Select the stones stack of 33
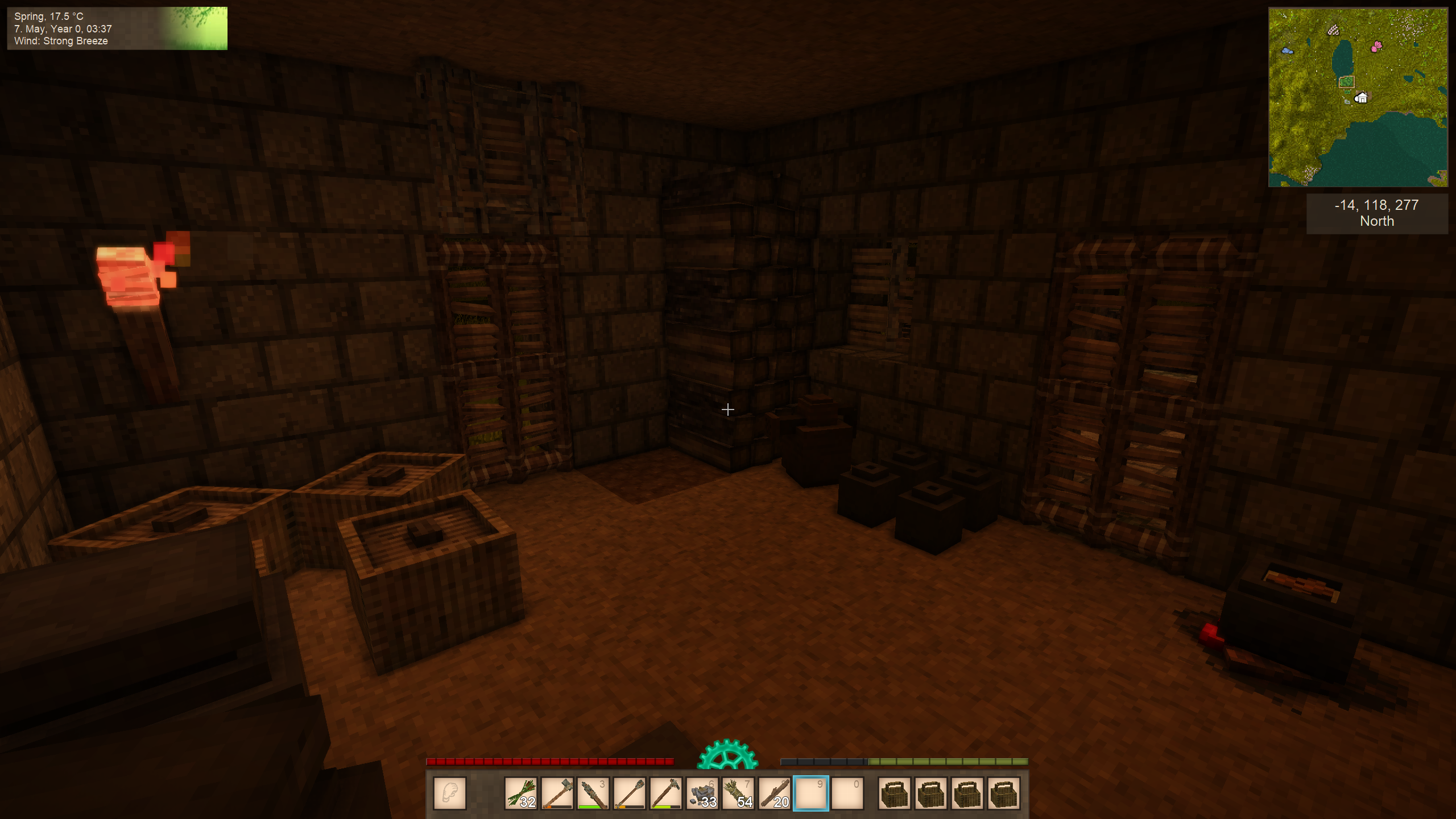The image size is (1456, 819). (x=702, y=793)
